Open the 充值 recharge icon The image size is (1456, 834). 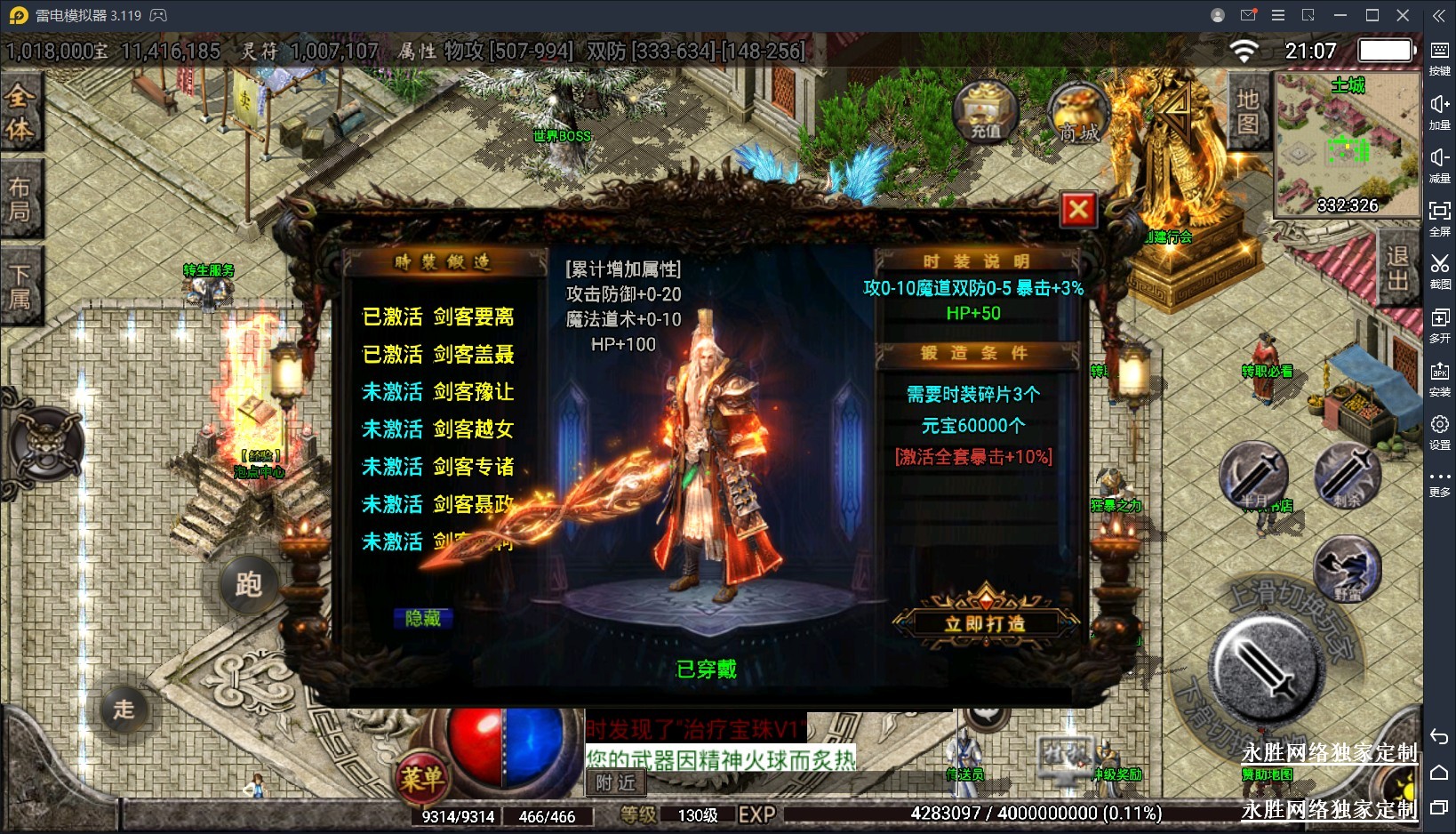[985, 113]
